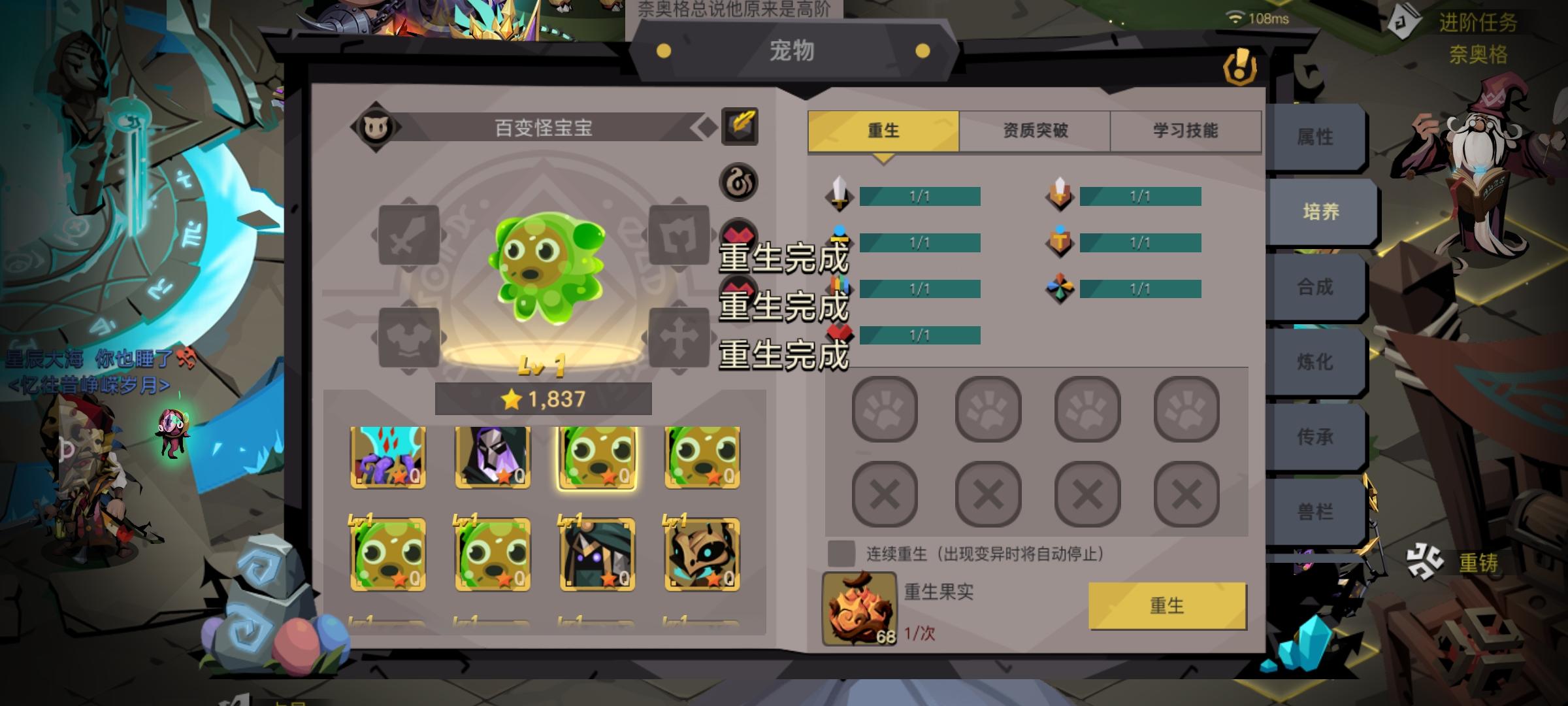The image size is (1568, 706).
Task: Select the hooded figure pet thumbnail
Action: pos(491,457)
